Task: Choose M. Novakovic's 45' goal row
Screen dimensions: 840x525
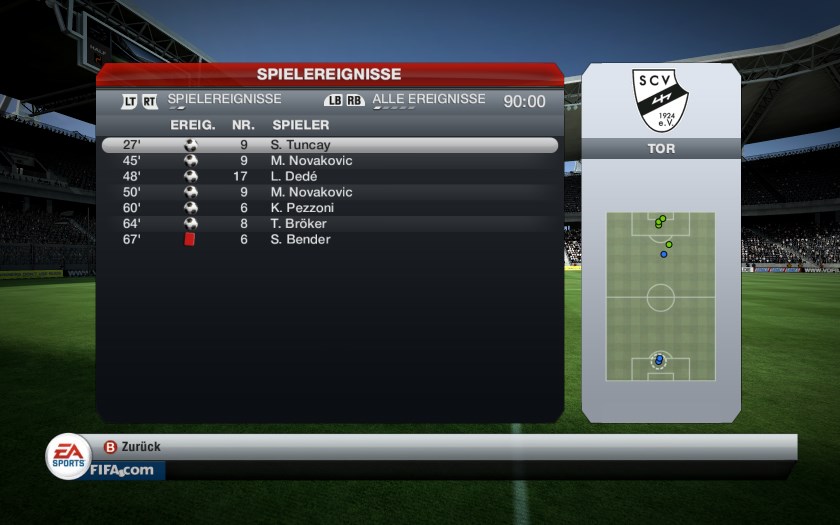Action: pyautogui.click(x=330, y=161)
